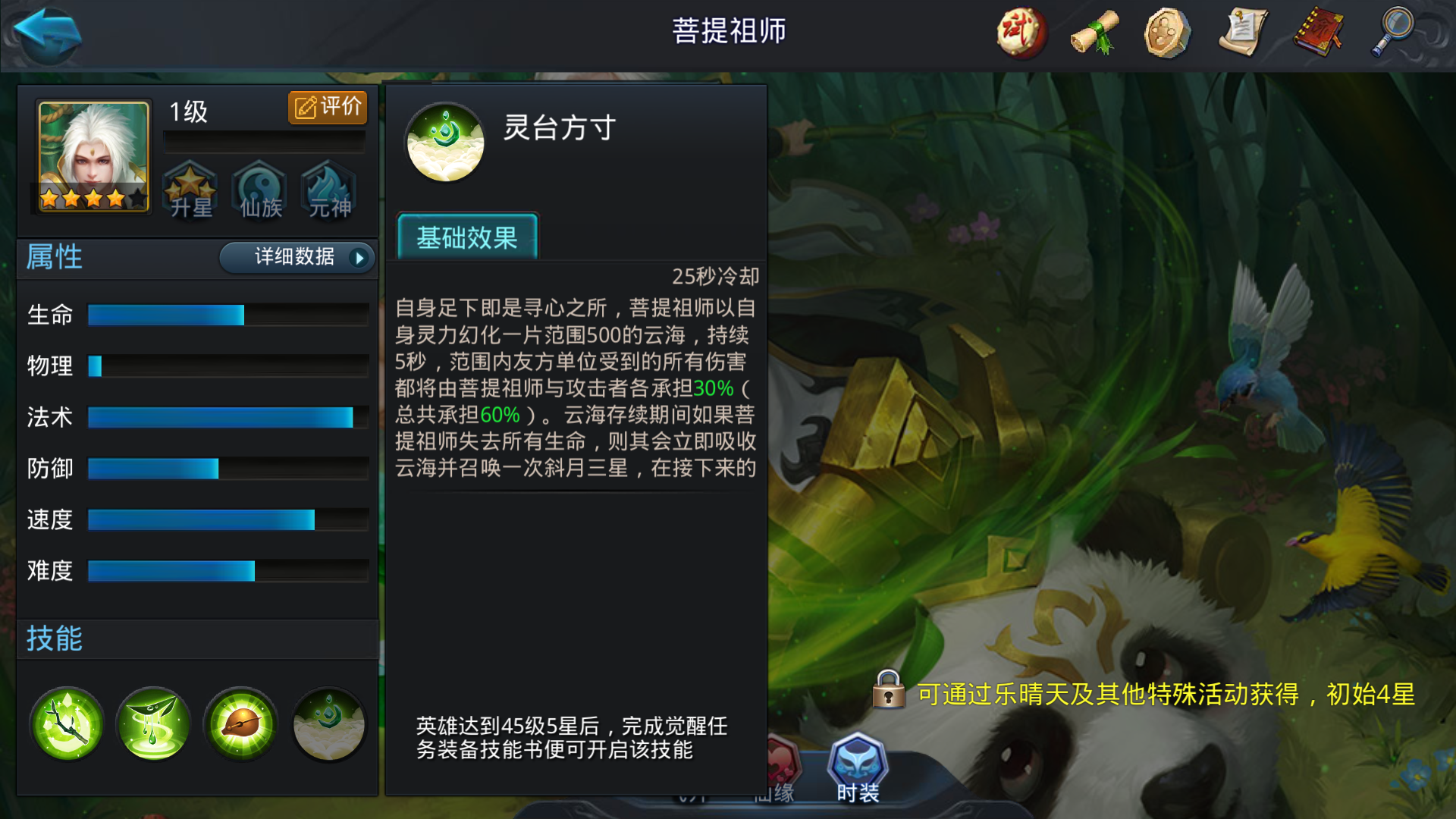This screenshot has width=1456, height=819.
Task: Select the 灵台方寸 skill icon
Action: coord(445,141)
